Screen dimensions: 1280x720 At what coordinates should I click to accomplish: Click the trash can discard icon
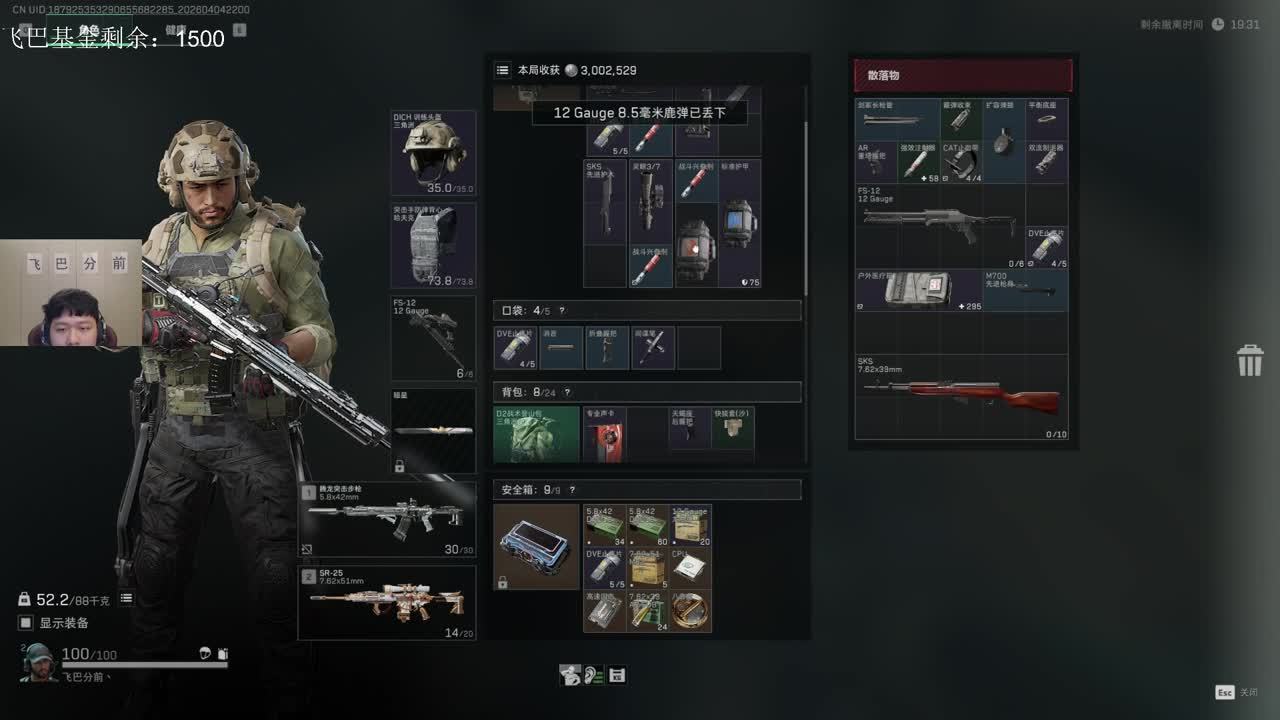[x=1250, y=360]
